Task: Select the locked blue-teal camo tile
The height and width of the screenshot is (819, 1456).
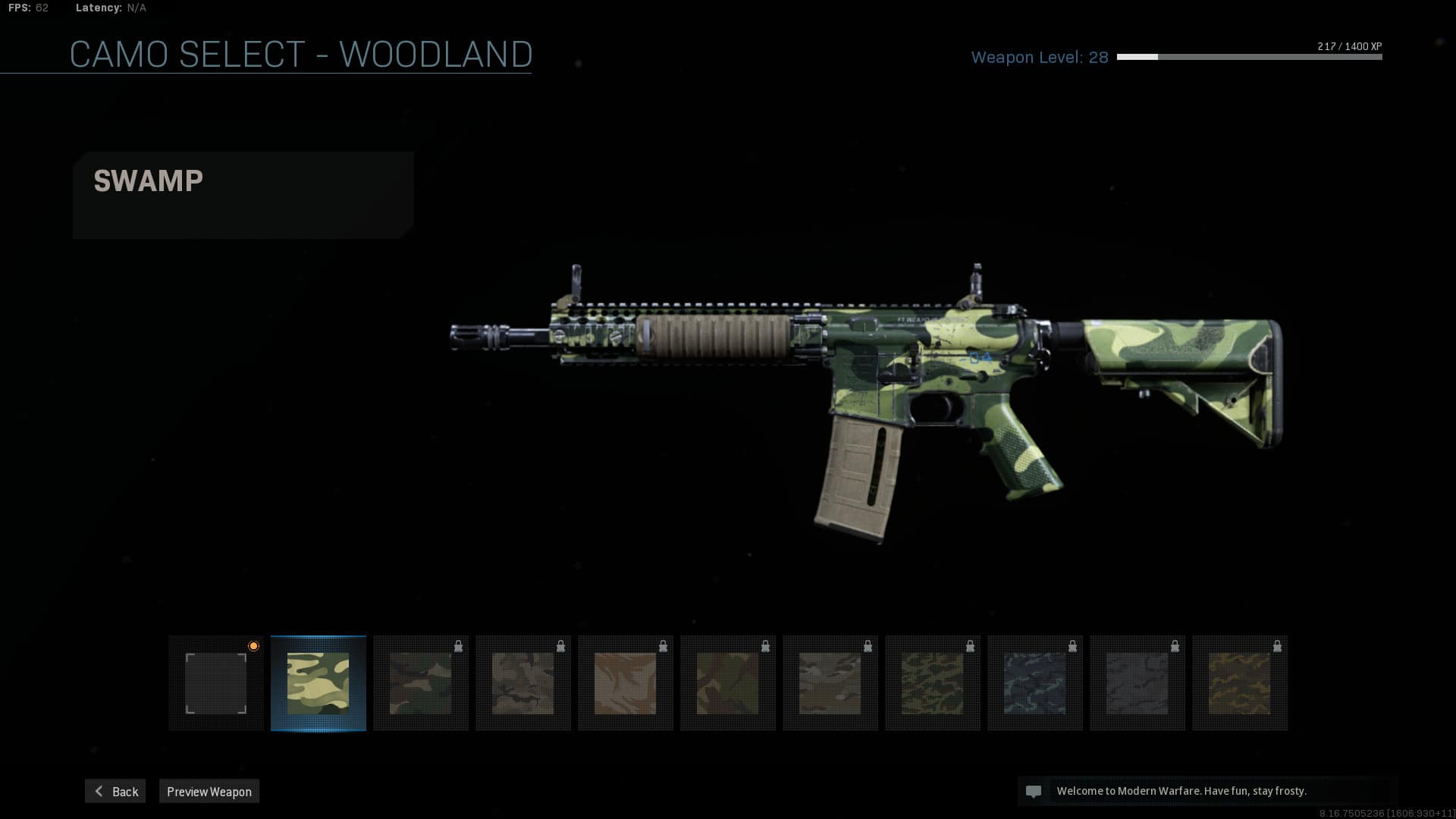Action: point(1034,683)
